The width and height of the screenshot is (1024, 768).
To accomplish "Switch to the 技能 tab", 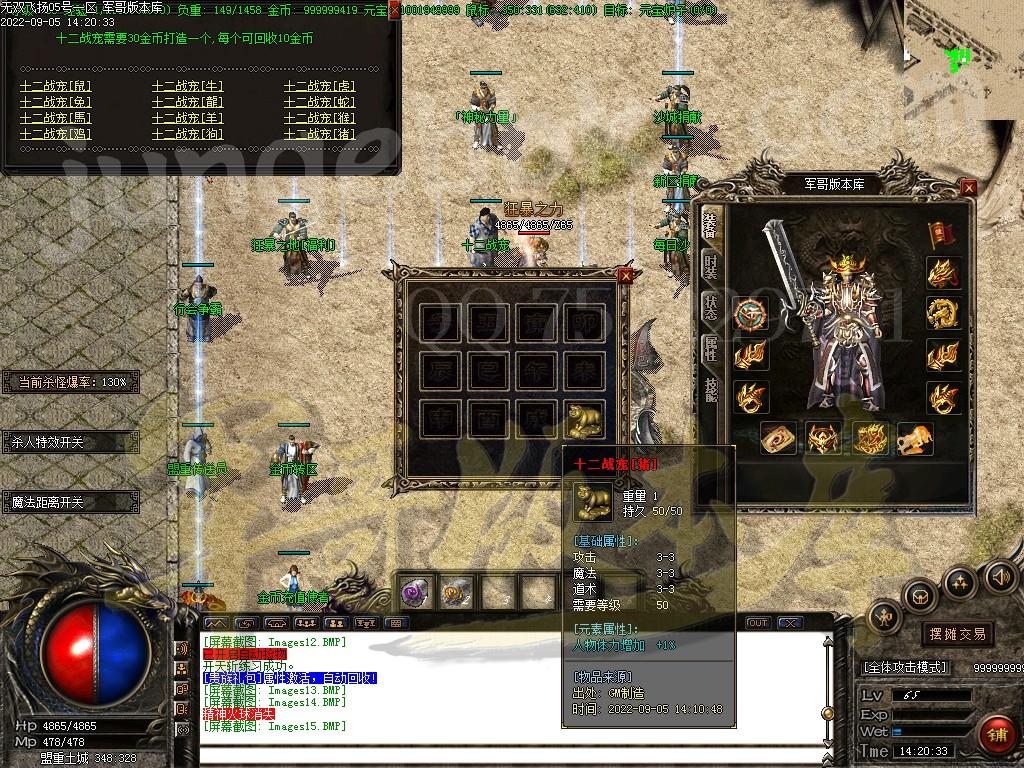I will (x=710, y=388).
